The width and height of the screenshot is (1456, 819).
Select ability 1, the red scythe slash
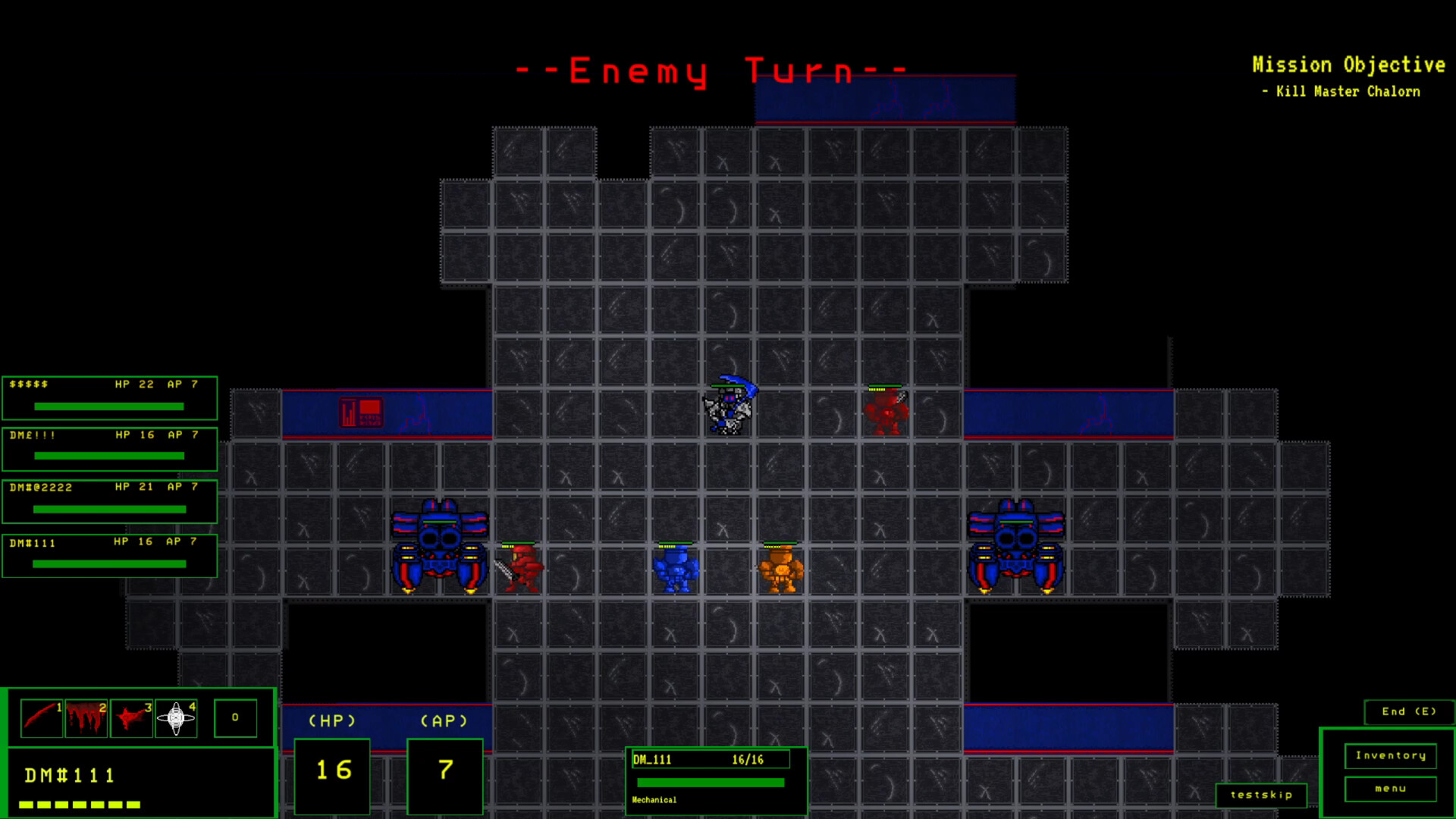pos(42,717)
